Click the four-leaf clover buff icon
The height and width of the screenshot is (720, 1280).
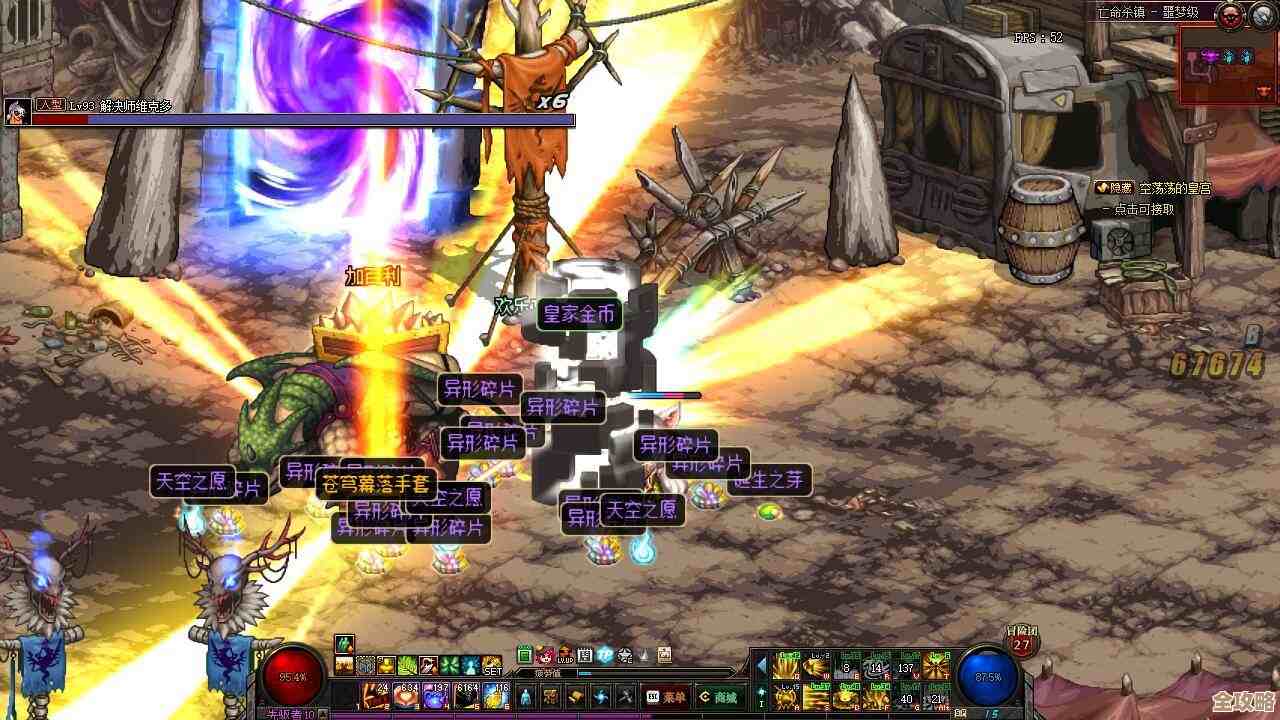click(x=450, y=666)
